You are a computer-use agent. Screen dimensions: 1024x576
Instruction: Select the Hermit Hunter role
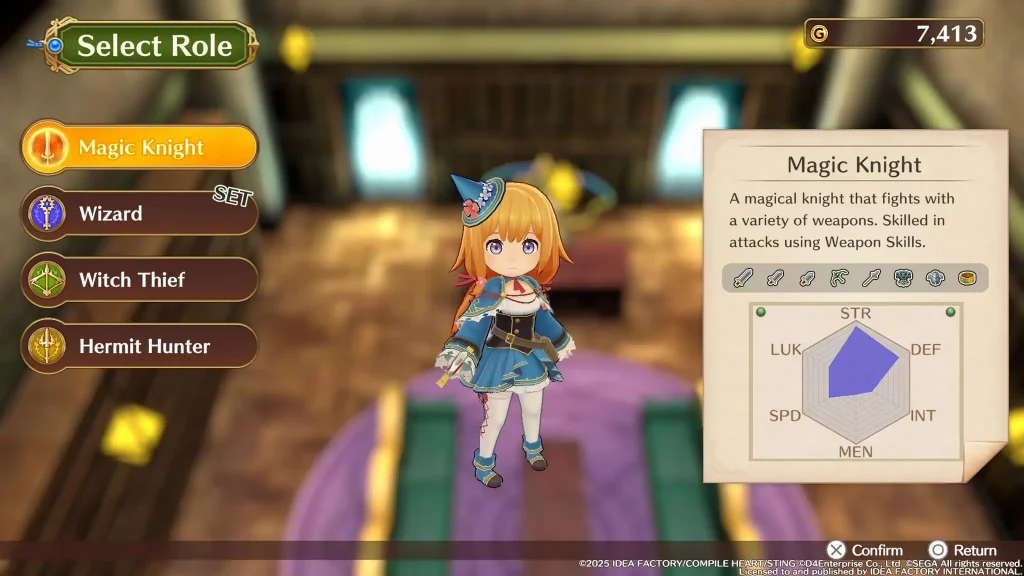coord(140,347)
